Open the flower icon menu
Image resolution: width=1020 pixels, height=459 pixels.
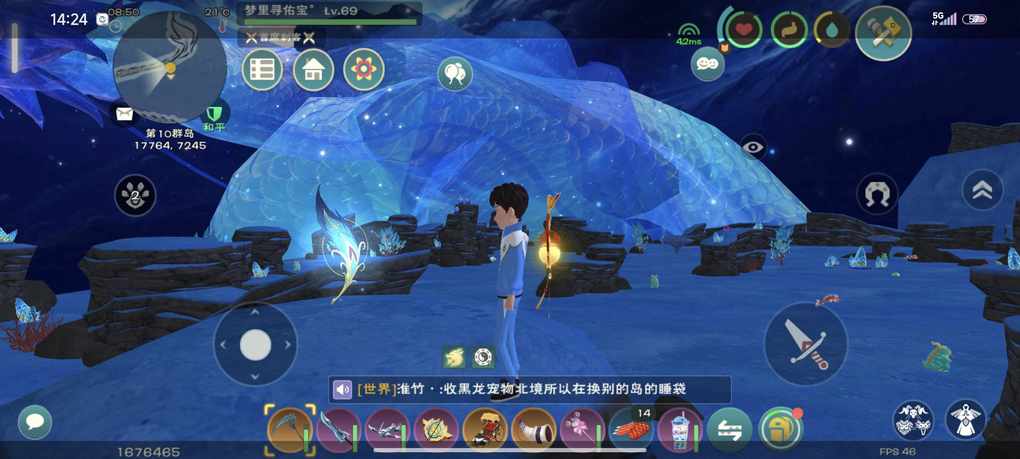364,70
